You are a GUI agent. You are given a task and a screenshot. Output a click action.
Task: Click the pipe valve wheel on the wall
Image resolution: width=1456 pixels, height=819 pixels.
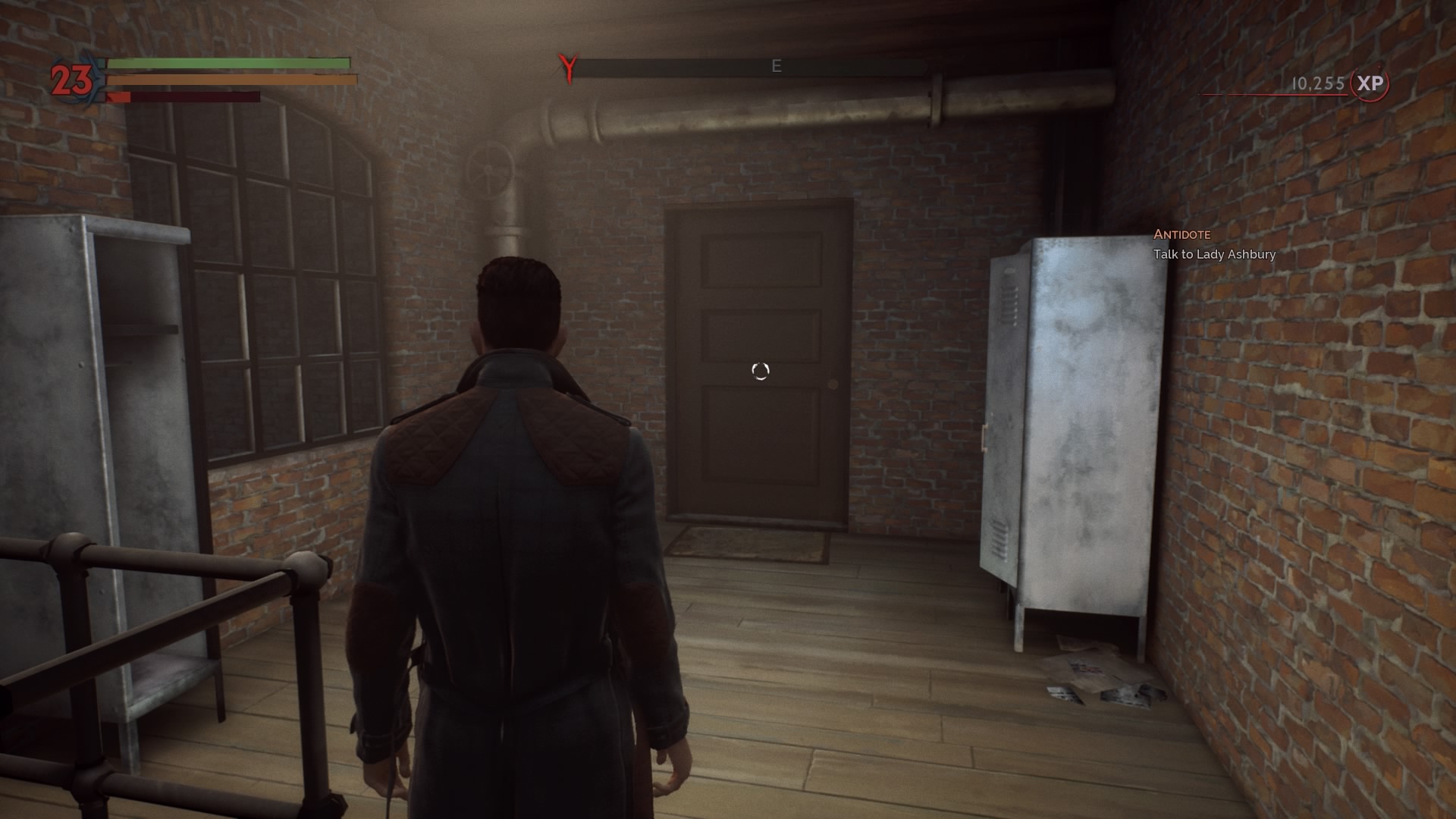488,171
